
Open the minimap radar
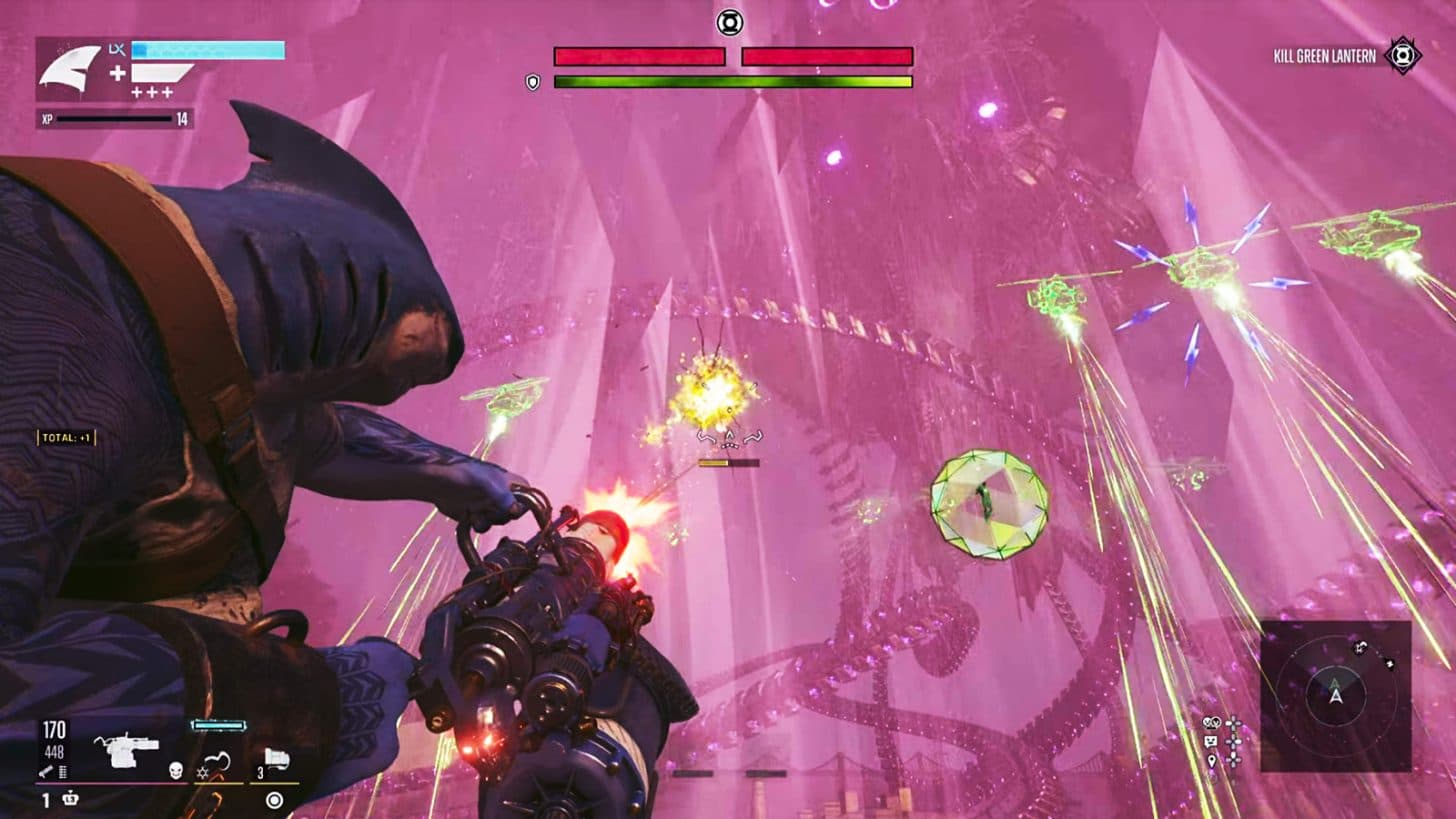1335,695
